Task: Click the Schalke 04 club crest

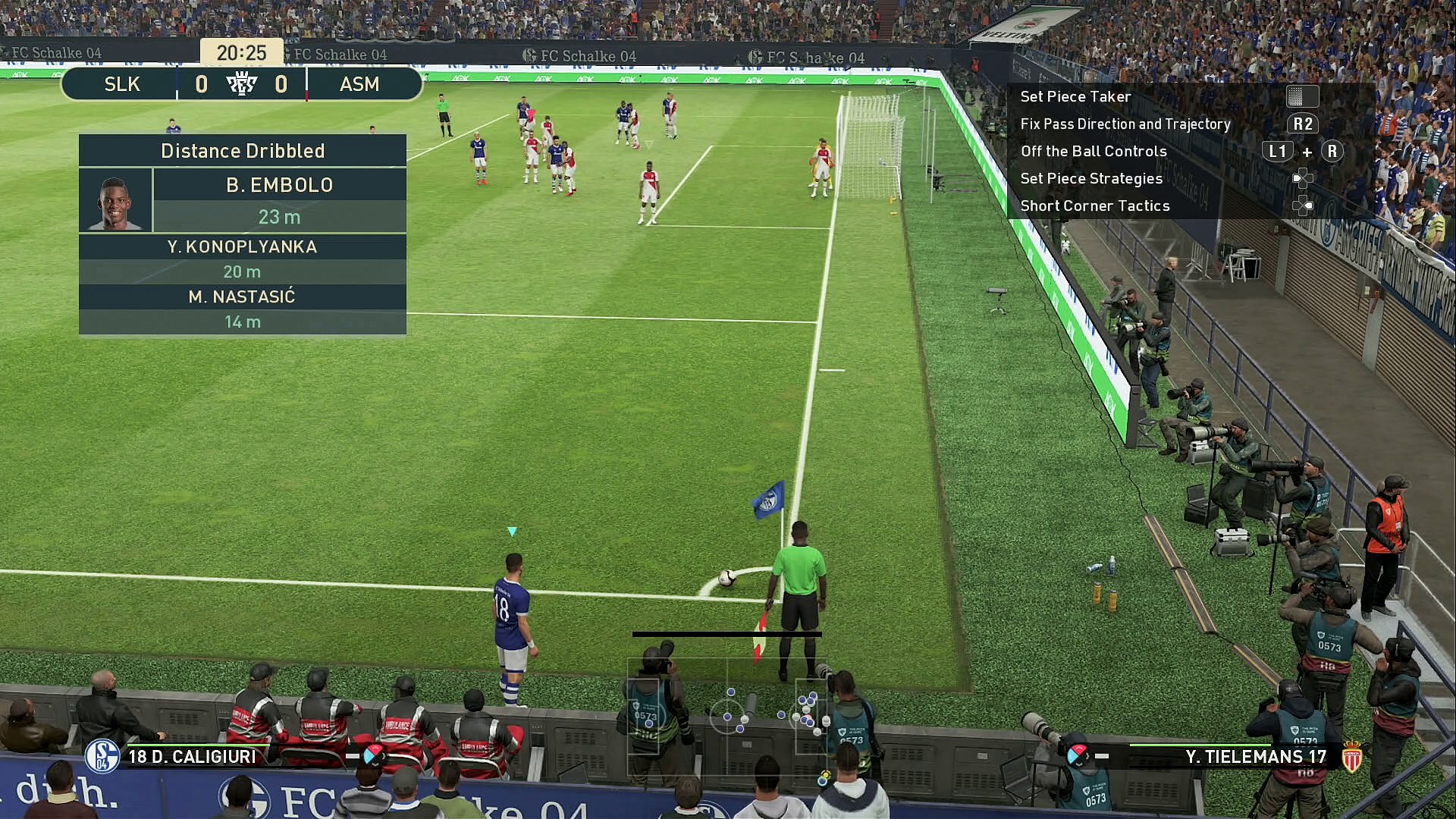Action: 102,756
